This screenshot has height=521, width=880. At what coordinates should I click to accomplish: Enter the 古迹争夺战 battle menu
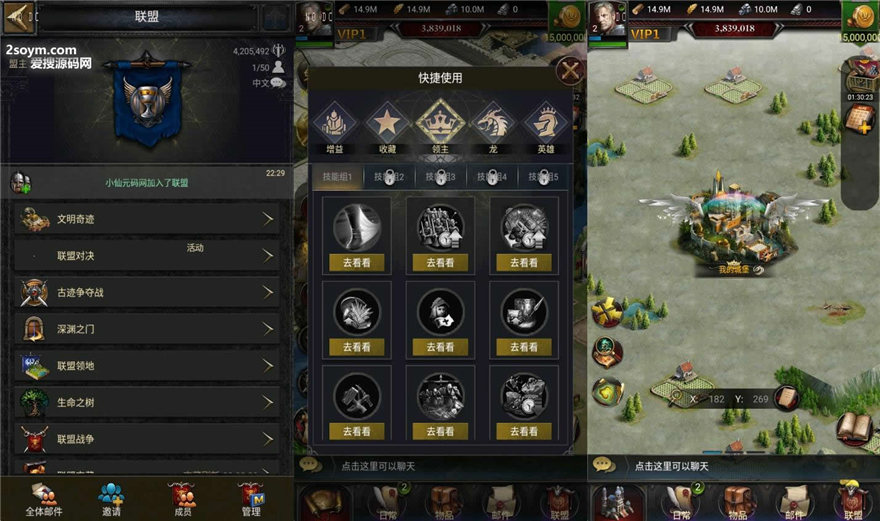coord(146,293)
